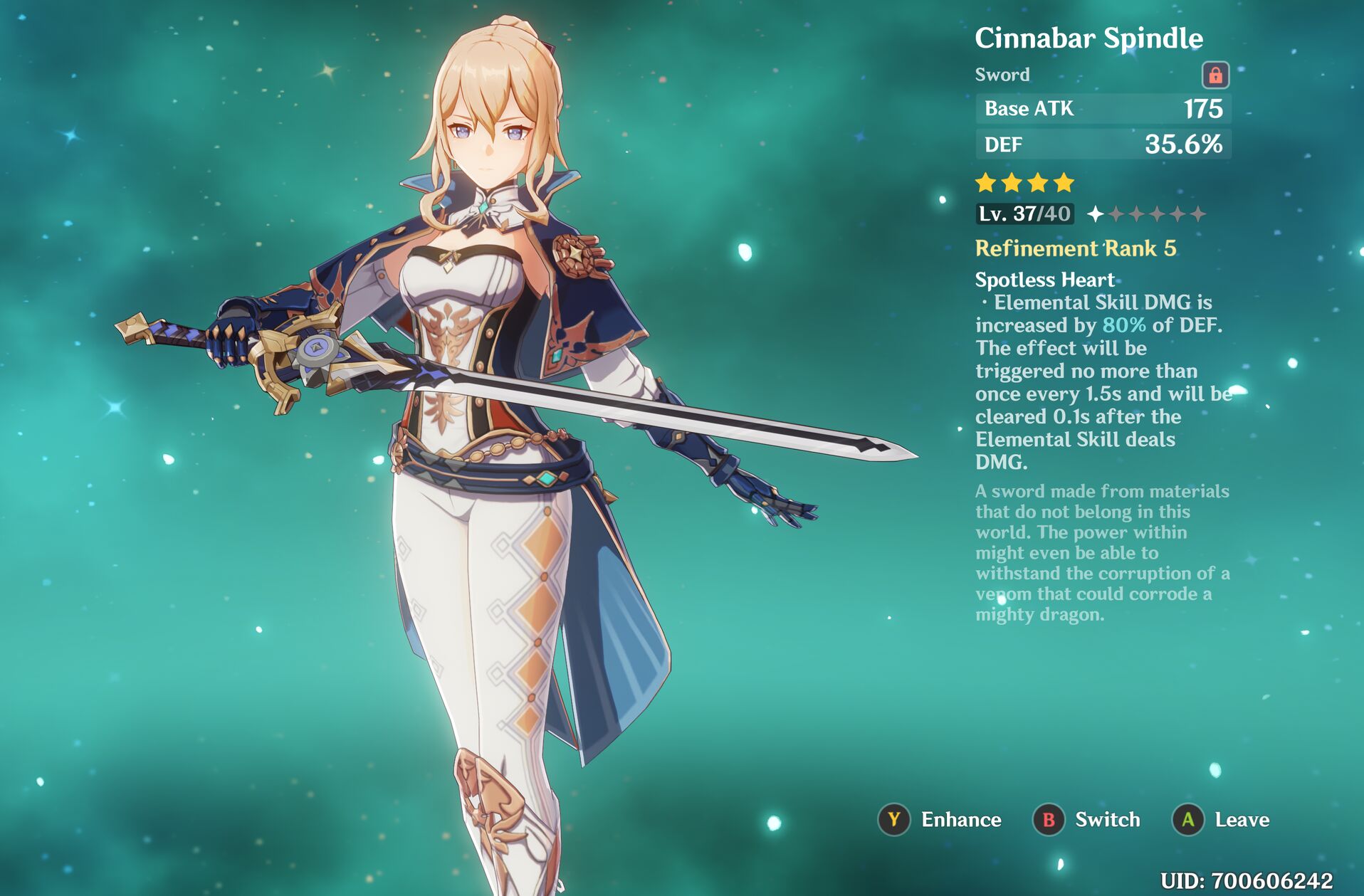Select the Enhance option for Cinnabar Spindle

point(940,820)
